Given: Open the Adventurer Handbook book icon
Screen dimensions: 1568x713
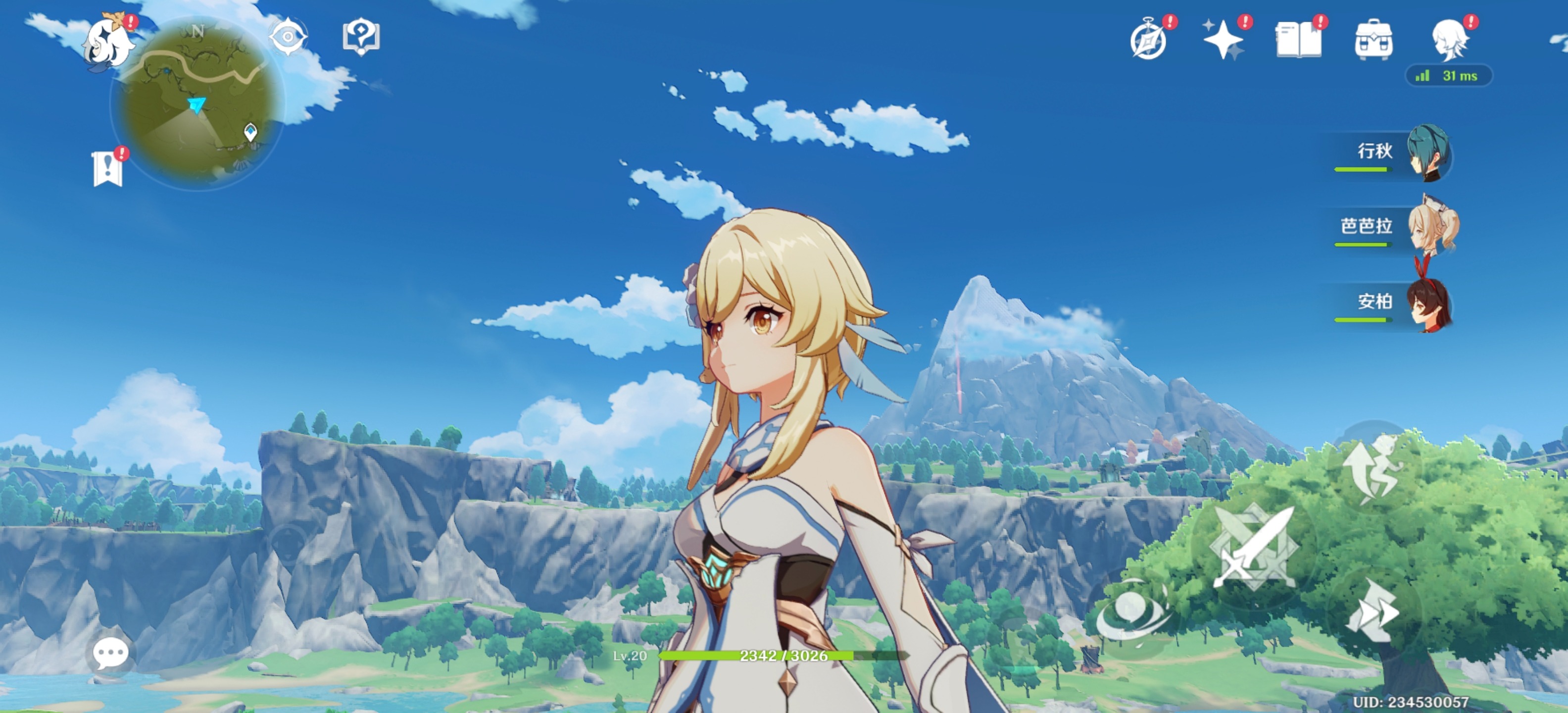Looking at the screenshot, I should click(x=1298, y=40).
